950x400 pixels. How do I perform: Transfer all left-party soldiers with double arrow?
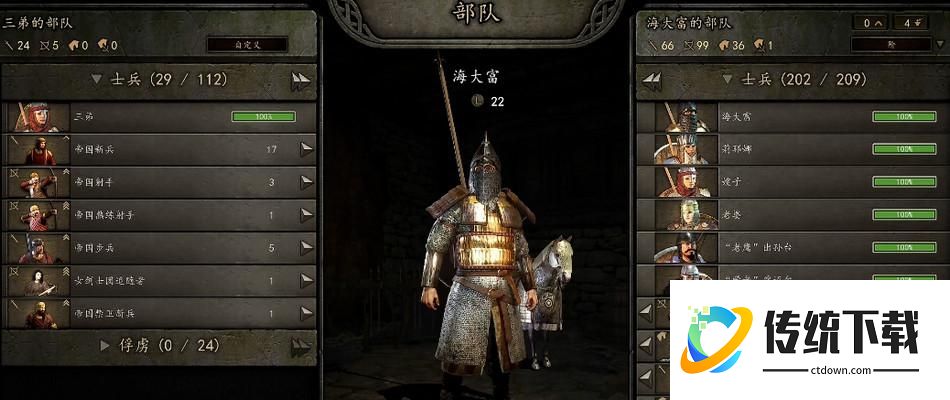(301, 81)
